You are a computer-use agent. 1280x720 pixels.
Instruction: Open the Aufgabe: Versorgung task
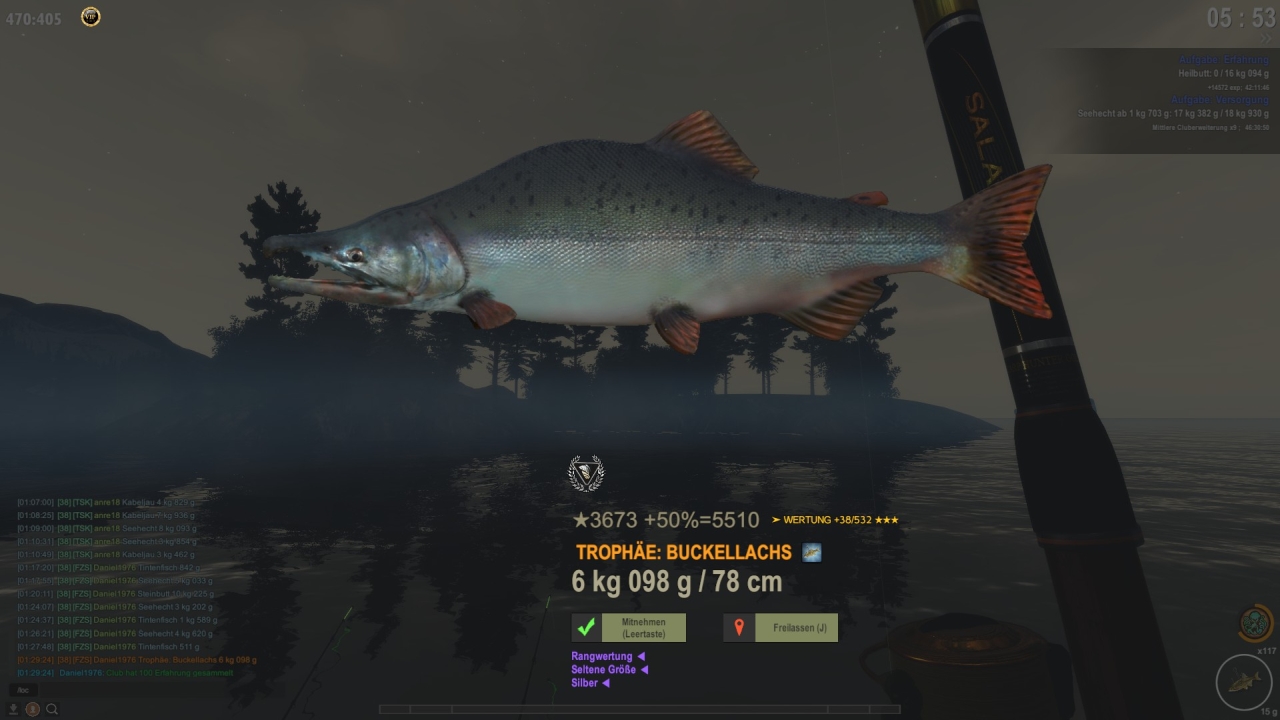tap(1220, 100)
